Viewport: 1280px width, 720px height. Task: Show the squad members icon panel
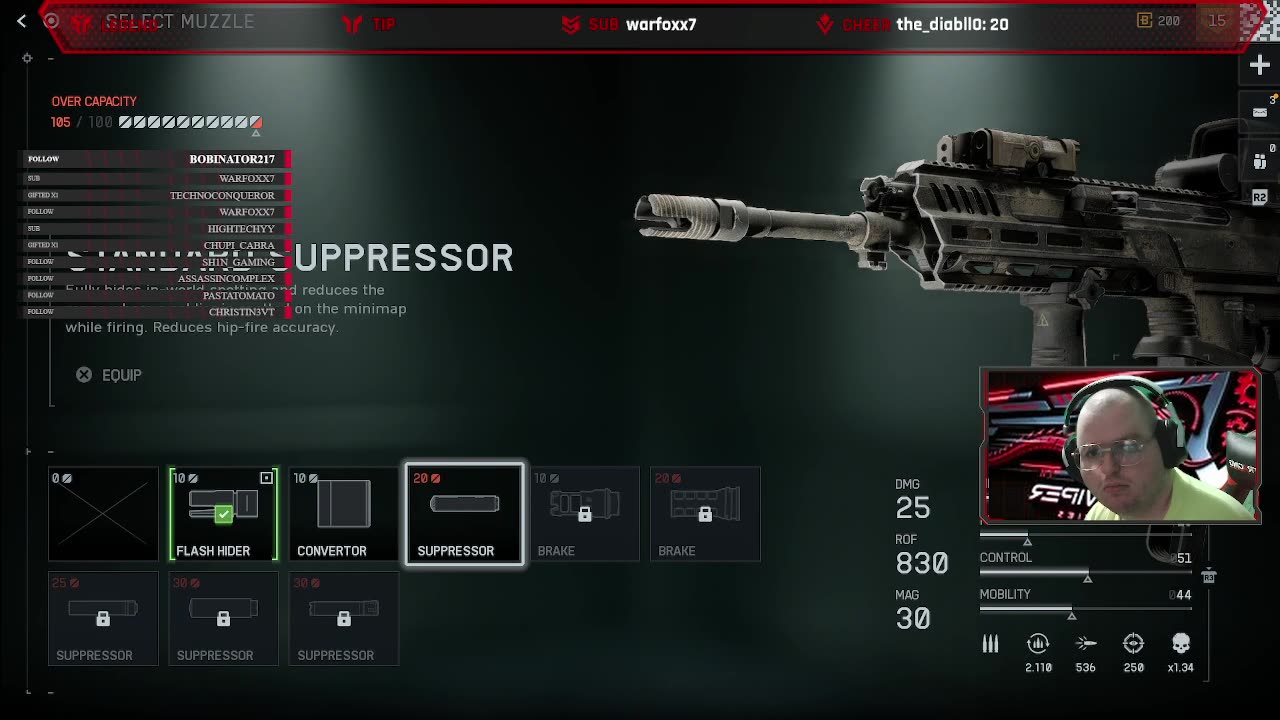pyautogui.click(x=1259, y=160)
